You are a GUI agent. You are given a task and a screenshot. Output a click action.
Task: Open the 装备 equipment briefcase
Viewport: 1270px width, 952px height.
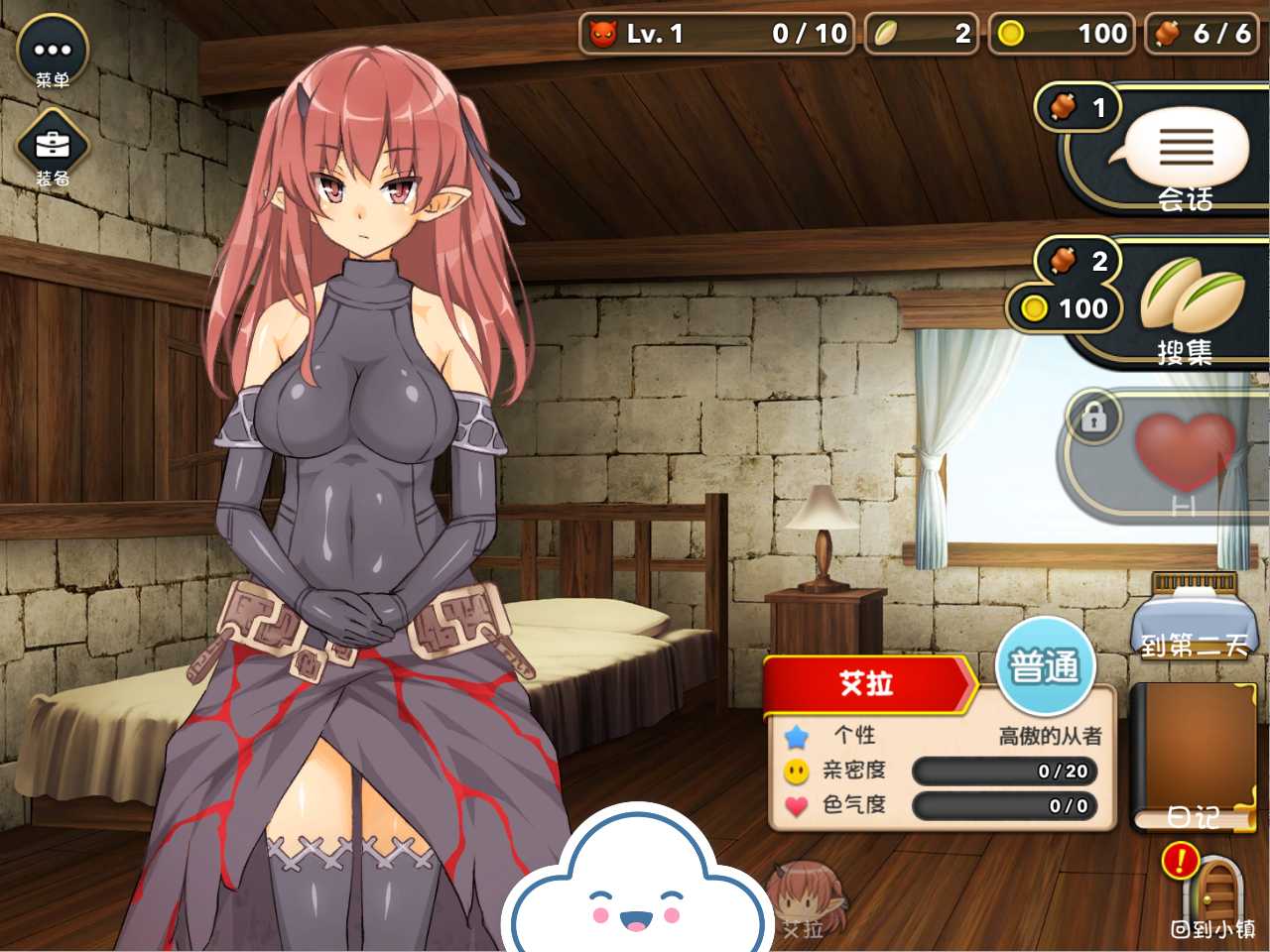point(53,147)
